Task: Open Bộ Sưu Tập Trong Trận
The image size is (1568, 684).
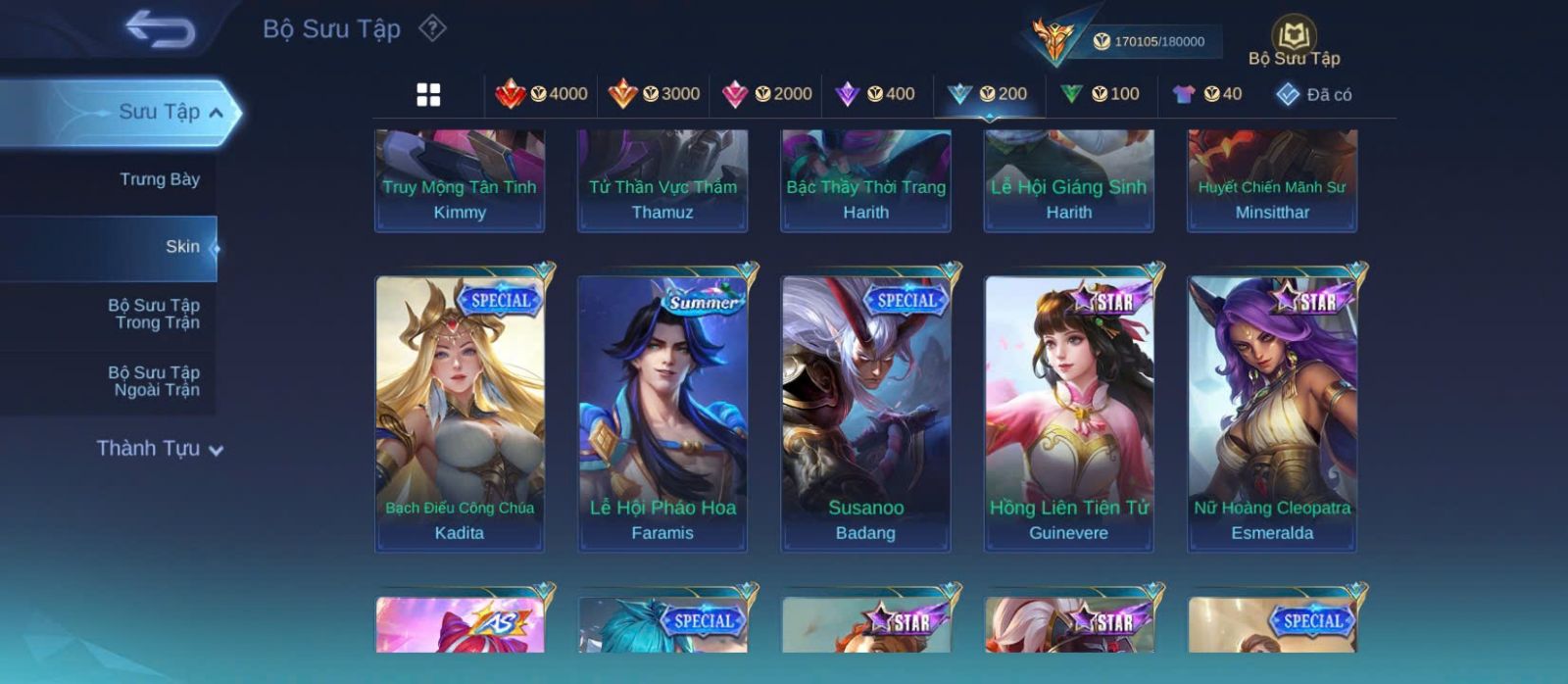Action: 154,314
